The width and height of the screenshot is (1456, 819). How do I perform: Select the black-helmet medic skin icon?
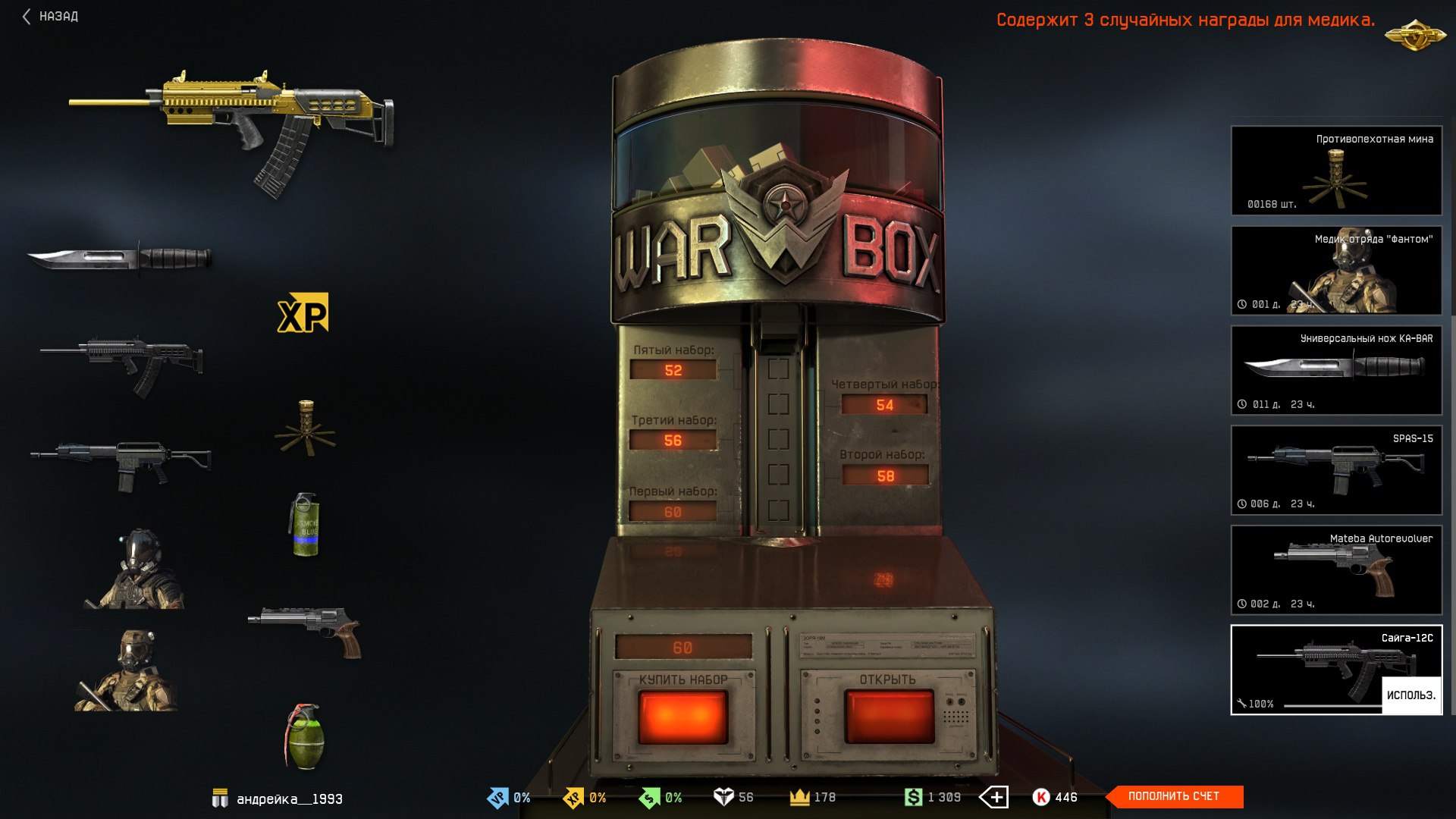(136, 570)
